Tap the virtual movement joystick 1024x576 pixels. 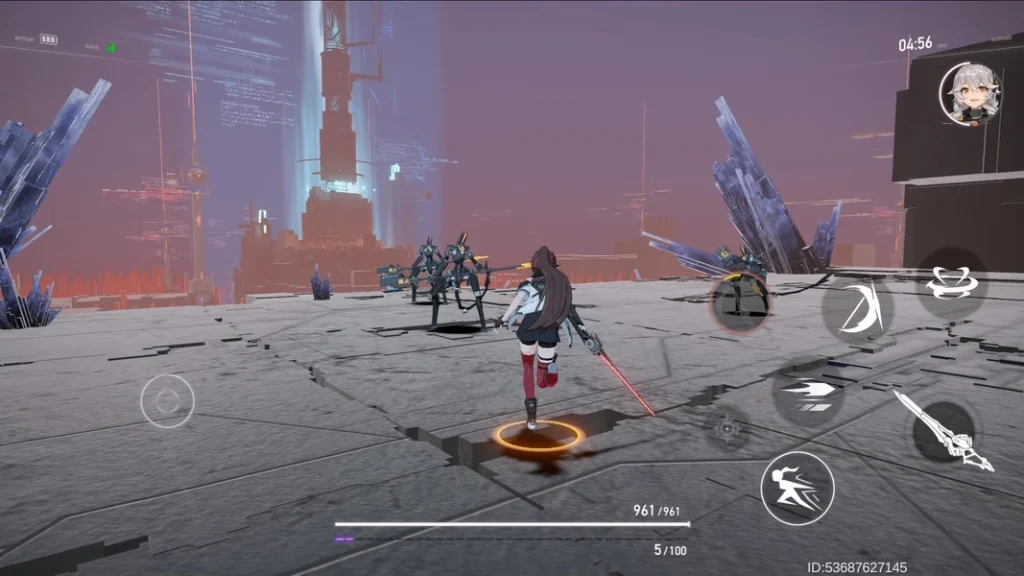(167, 401)
